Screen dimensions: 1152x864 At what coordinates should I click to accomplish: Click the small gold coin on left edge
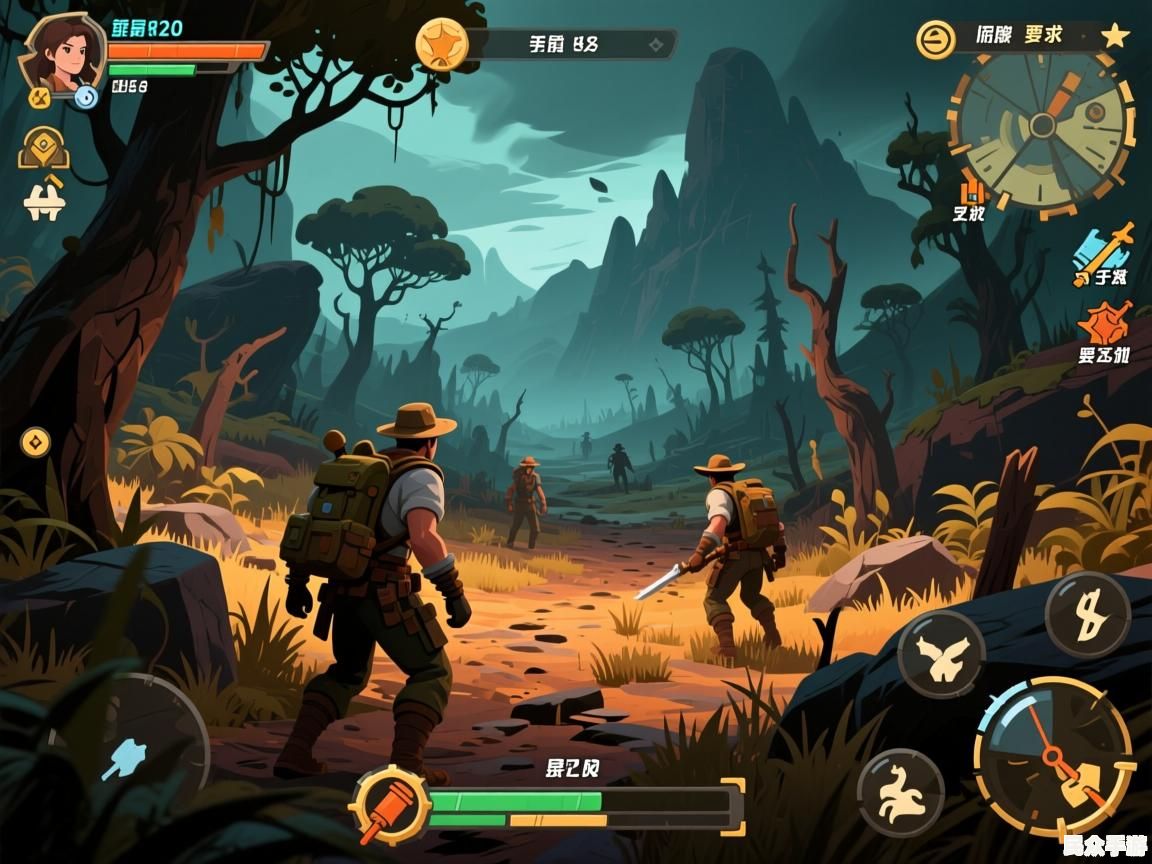(35, 441)
